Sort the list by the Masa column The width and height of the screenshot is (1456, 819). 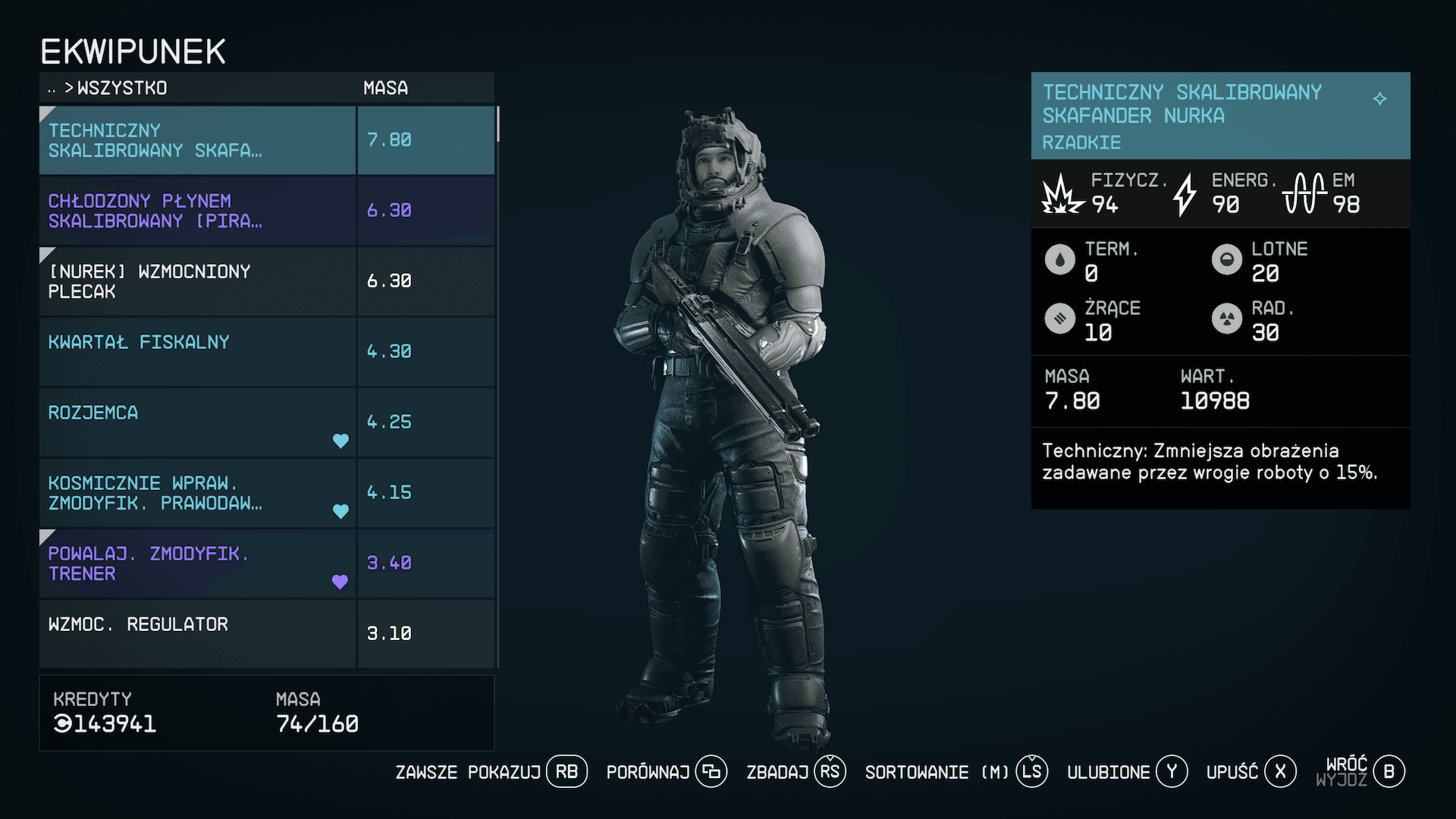click(385, 88)
